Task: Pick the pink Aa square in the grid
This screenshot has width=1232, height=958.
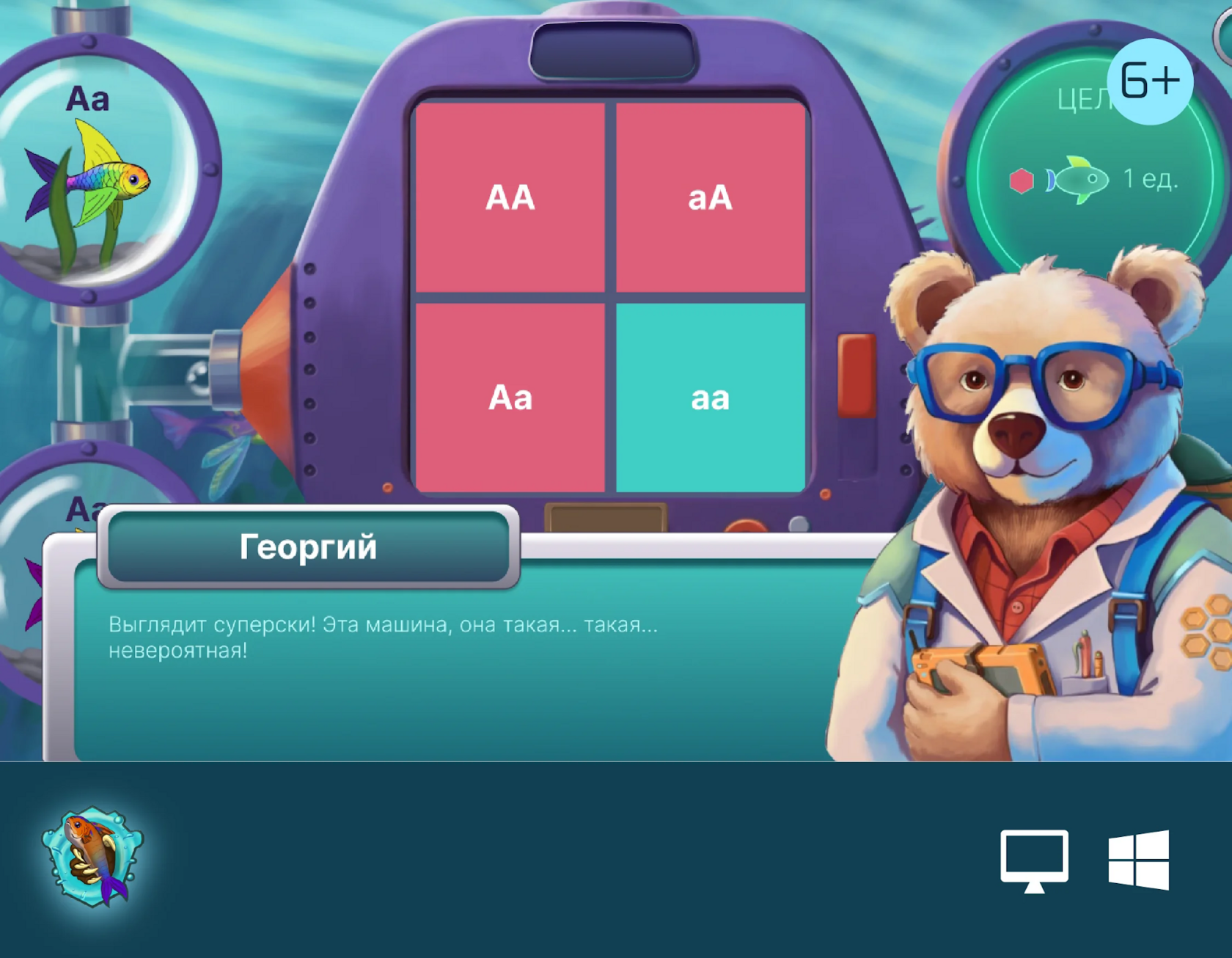Action: point(510,398)
